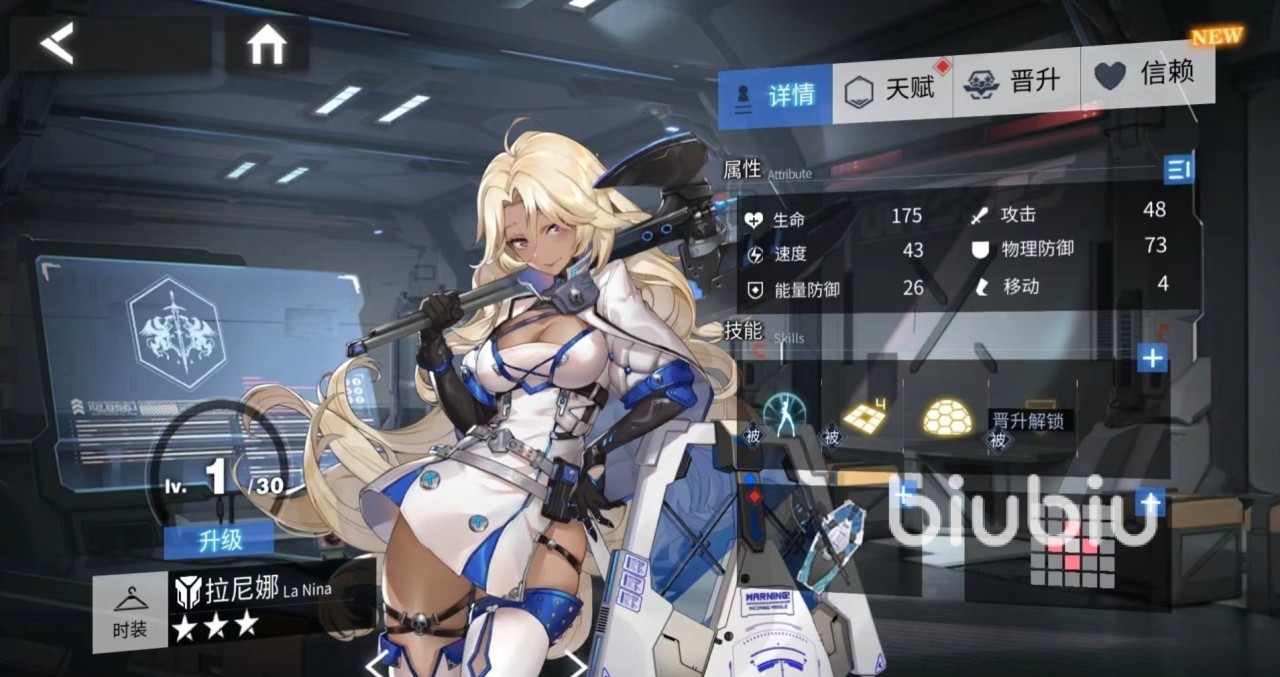Click the 升级 level up button
This screenshot has height=677, width=1280.
(x=220, y=541)
